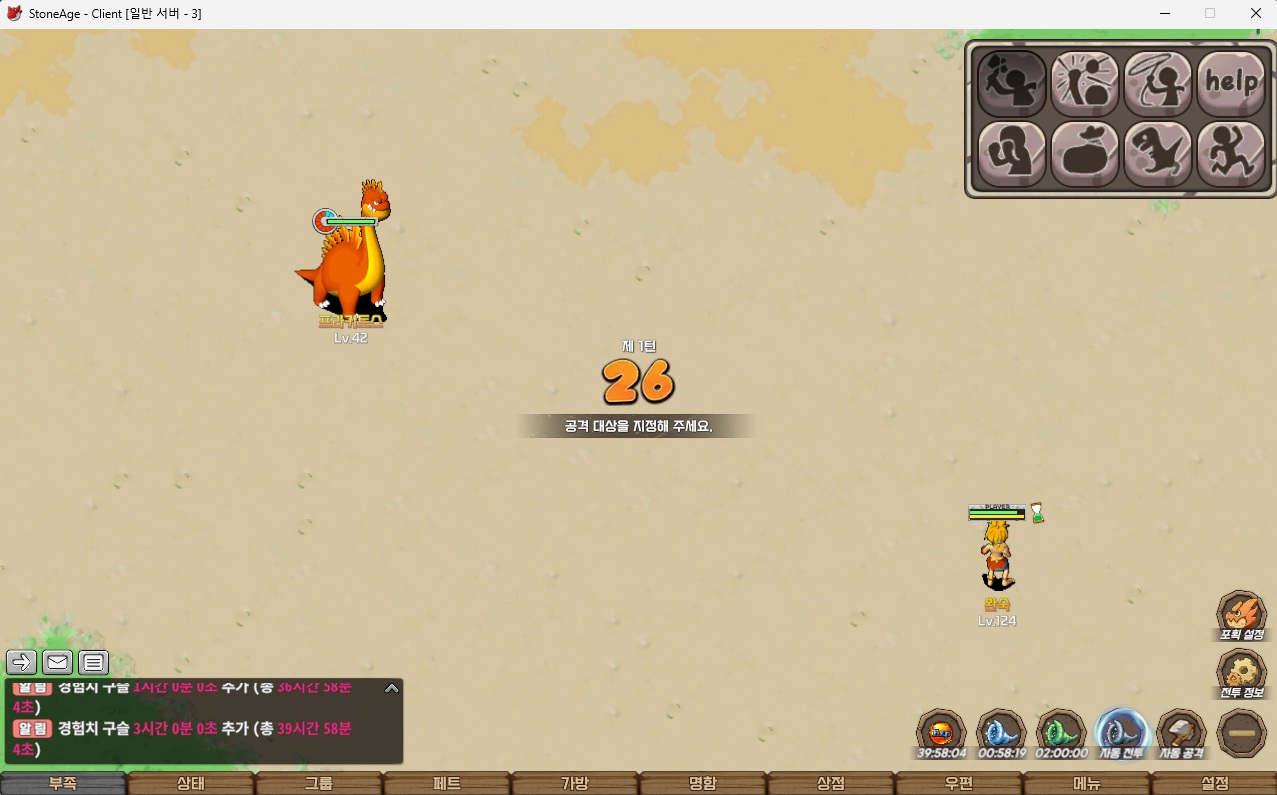Open 전투 정보 battle info

1241,674
